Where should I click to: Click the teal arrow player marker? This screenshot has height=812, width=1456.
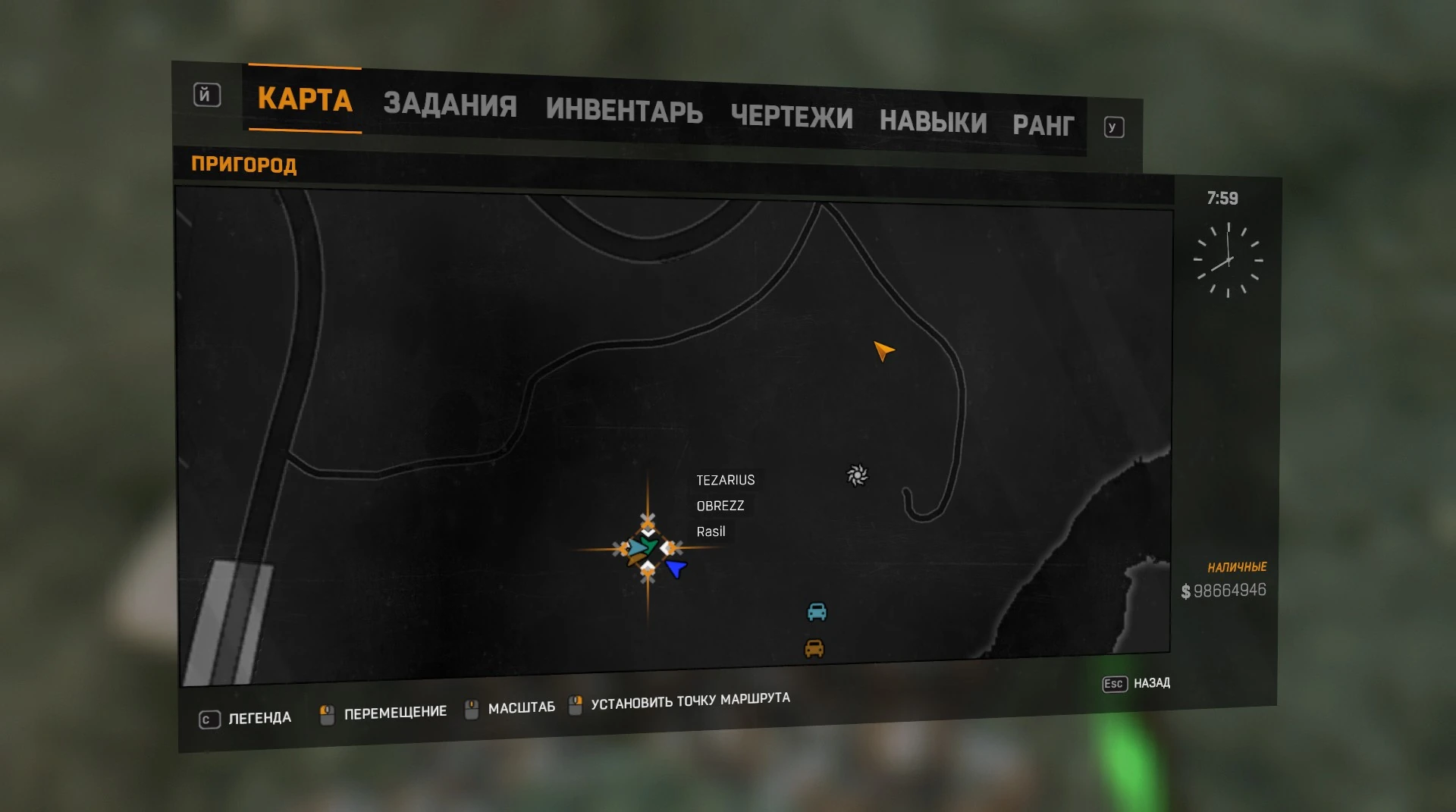[x=635, y=548]
